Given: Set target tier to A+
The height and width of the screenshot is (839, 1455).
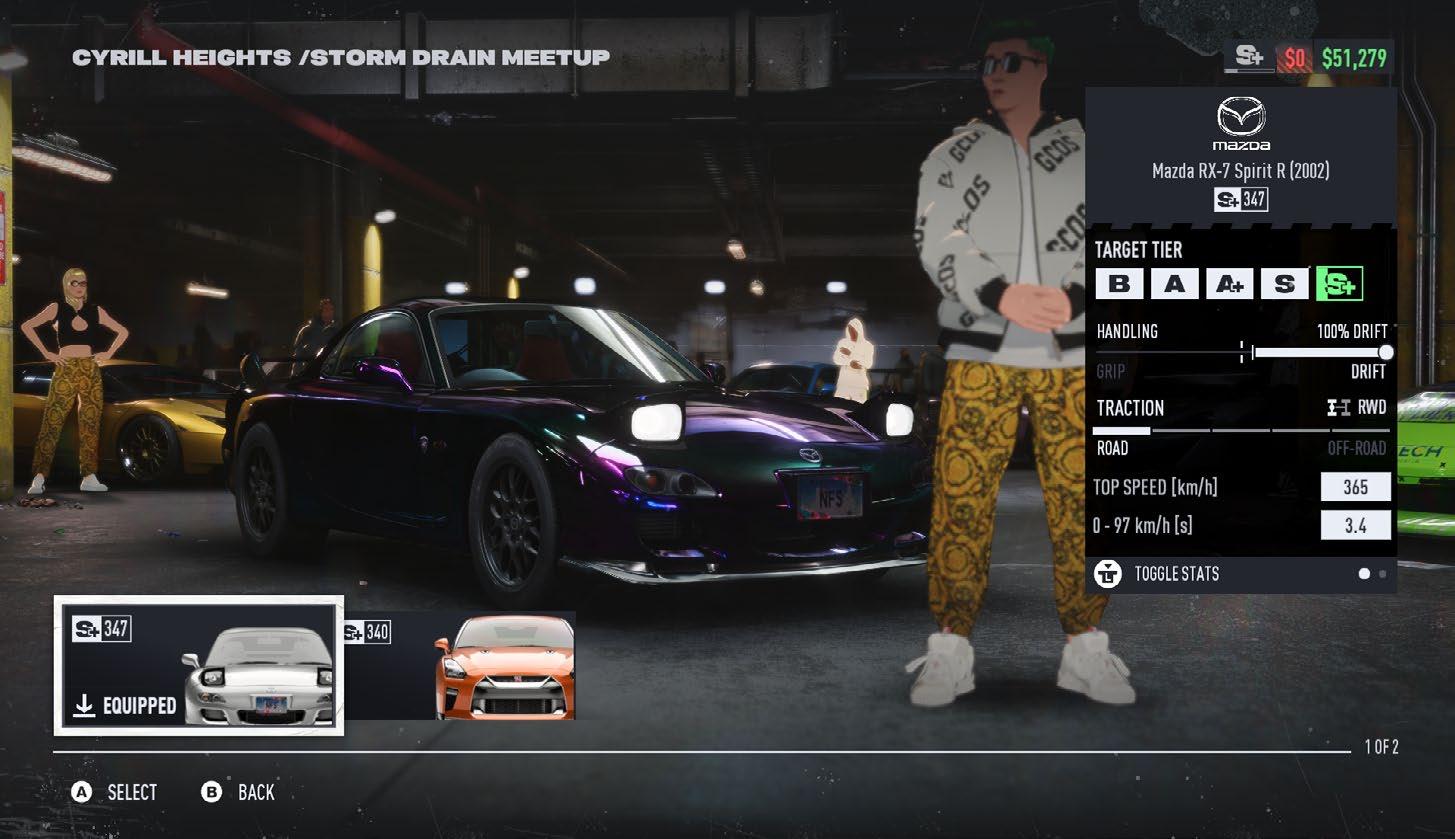Looking at the screenshot, I should click(1229, 284).
